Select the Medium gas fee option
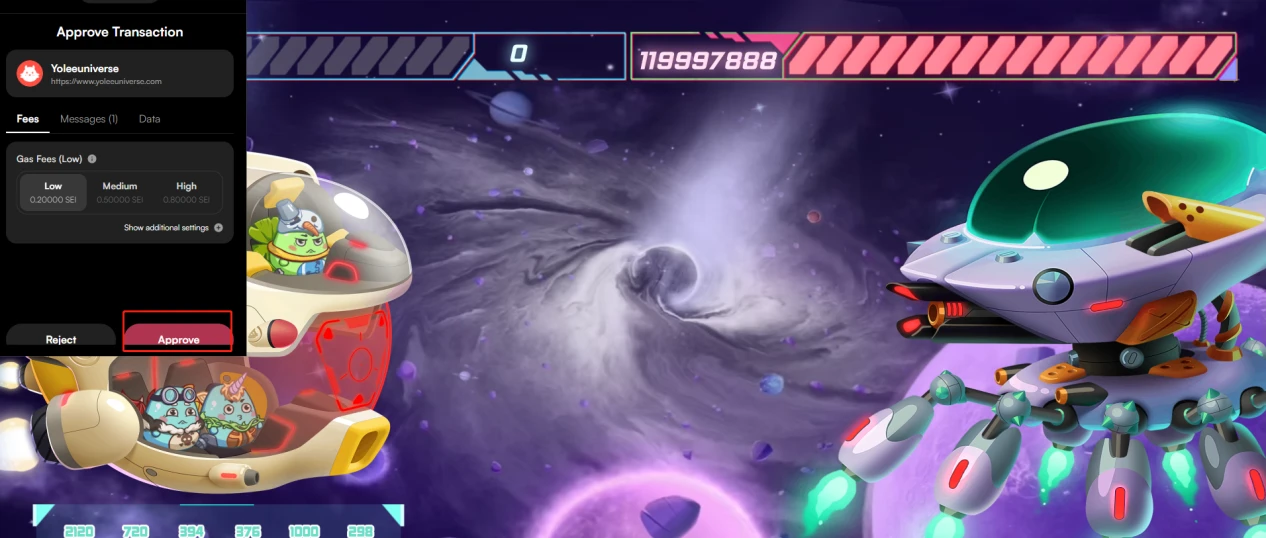1266x538 pixels. coord(120,192)
